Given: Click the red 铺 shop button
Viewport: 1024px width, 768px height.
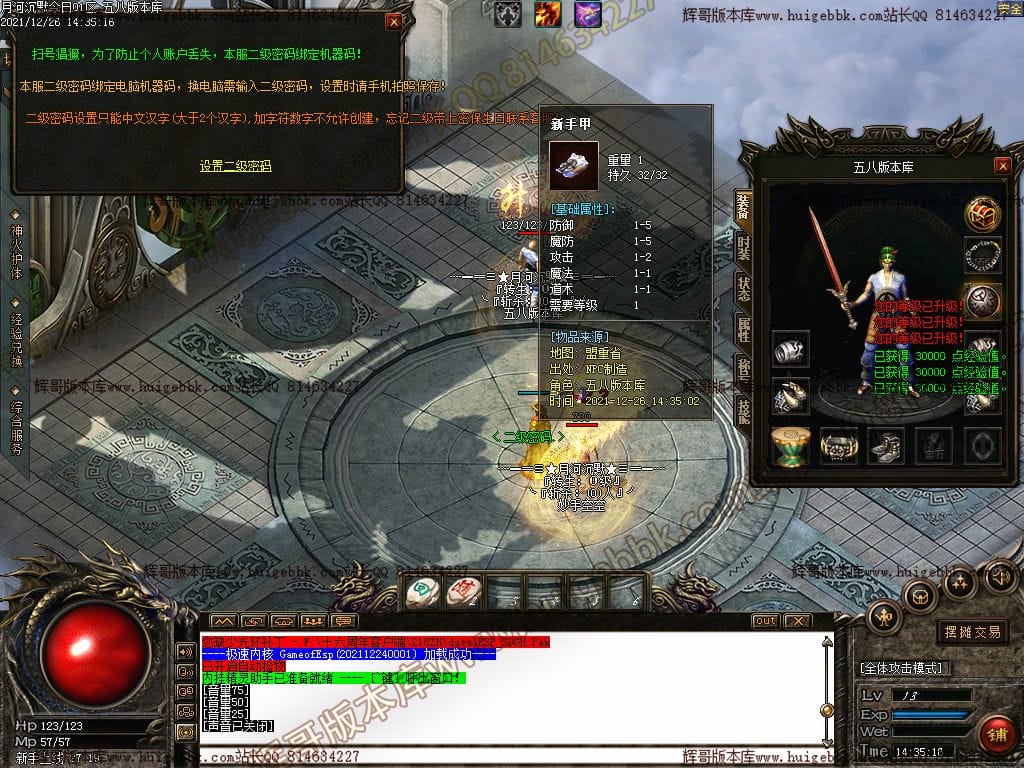Looking at the screenshot, I should (x=996, y=734).
